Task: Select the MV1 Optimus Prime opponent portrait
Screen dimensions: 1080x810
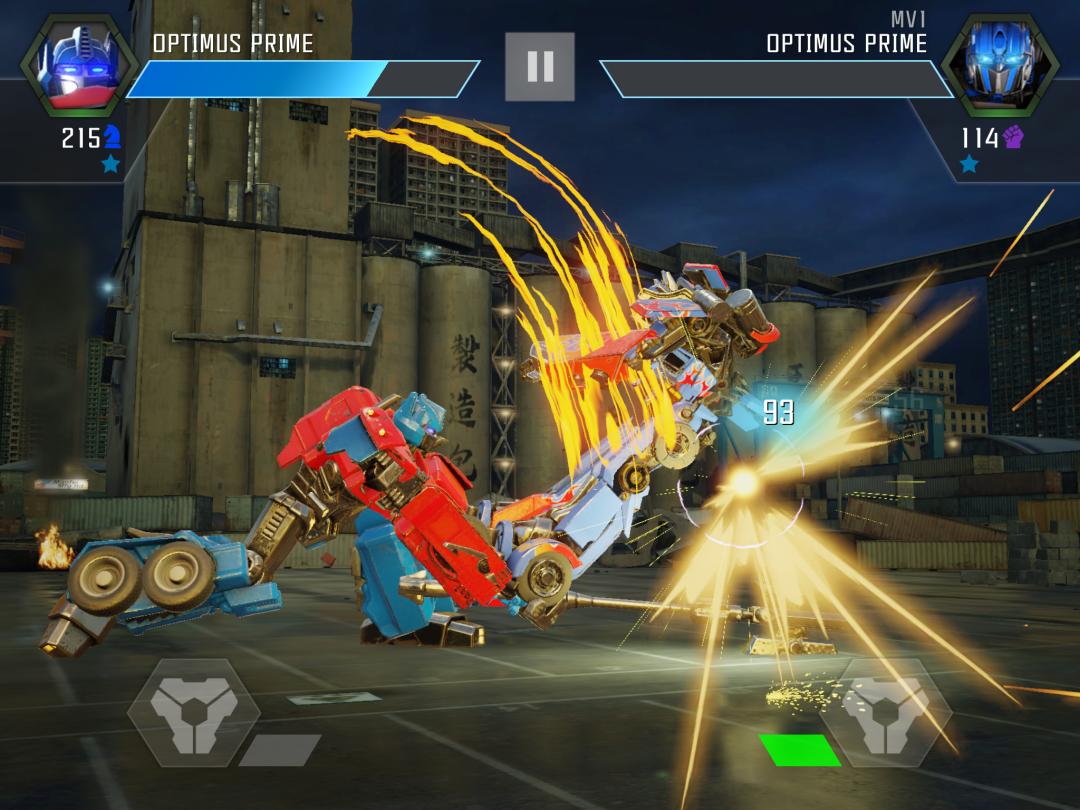Action: pyautogui.click(x=1000, y=66)
